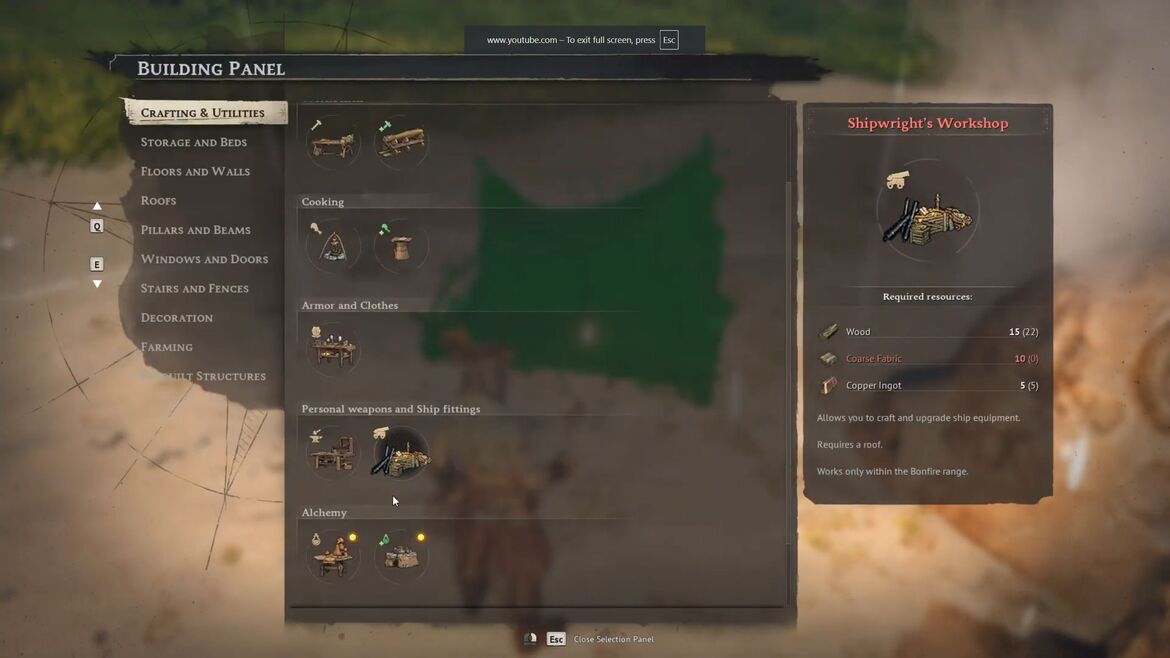Screen dimensions: 1170x658
Task: Select the Farming category
Action: pos(166,347)
